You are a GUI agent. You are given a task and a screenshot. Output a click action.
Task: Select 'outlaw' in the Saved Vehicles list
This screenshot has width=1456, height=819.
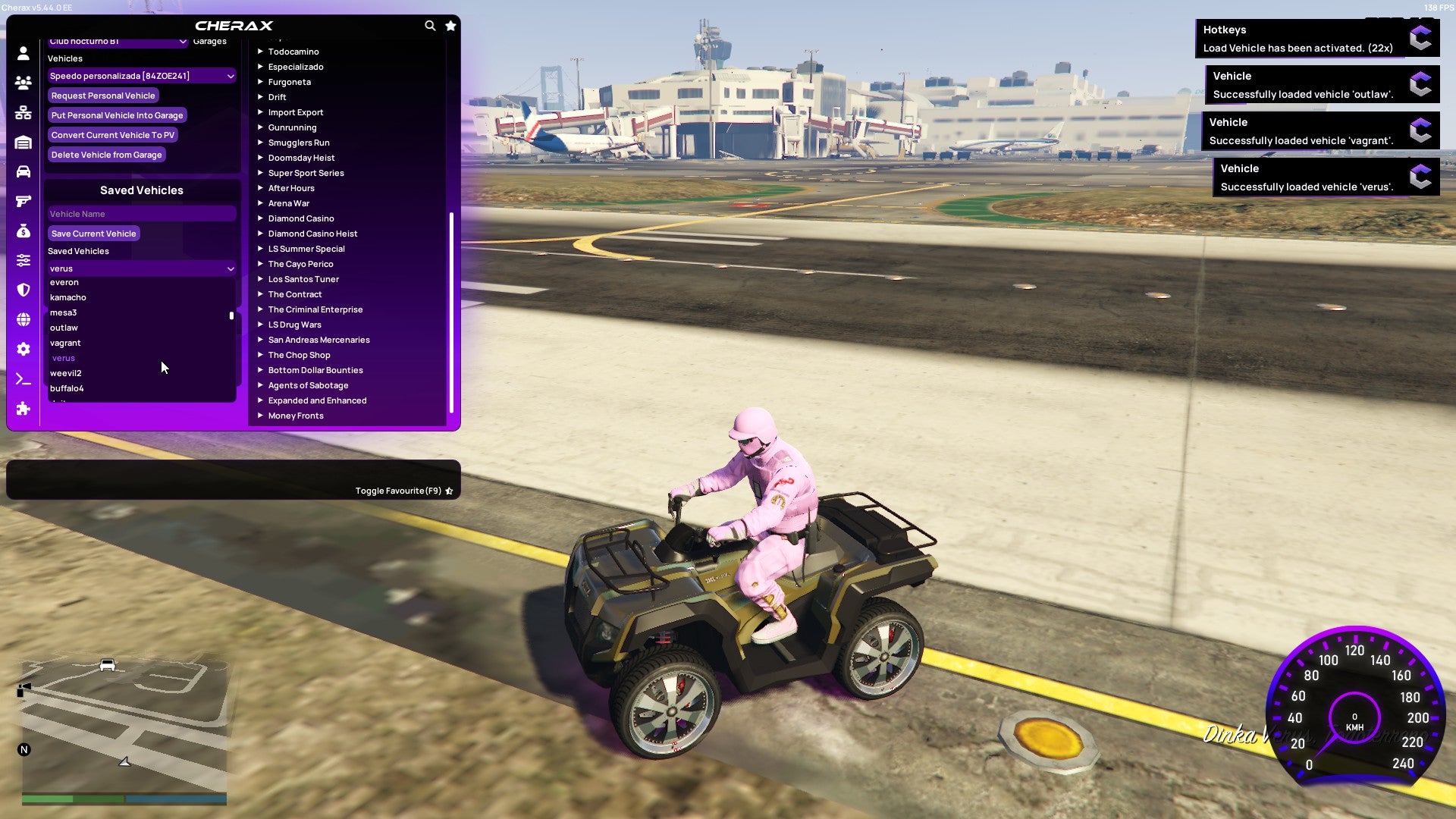[64, 328]
